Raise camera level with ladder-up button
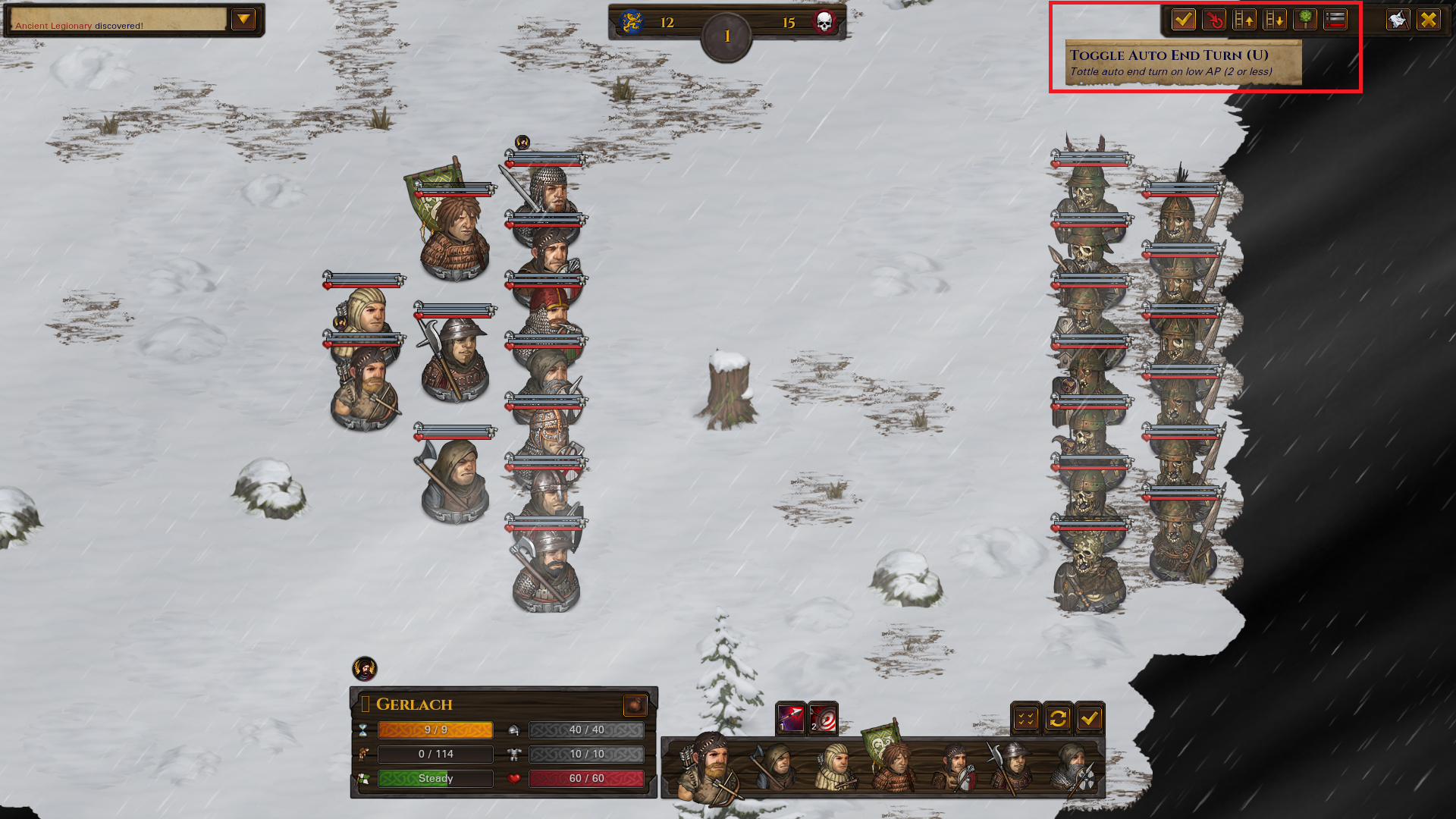Image resolution: width=1456 pixels, height=819 pixels. coord(1244,20)
